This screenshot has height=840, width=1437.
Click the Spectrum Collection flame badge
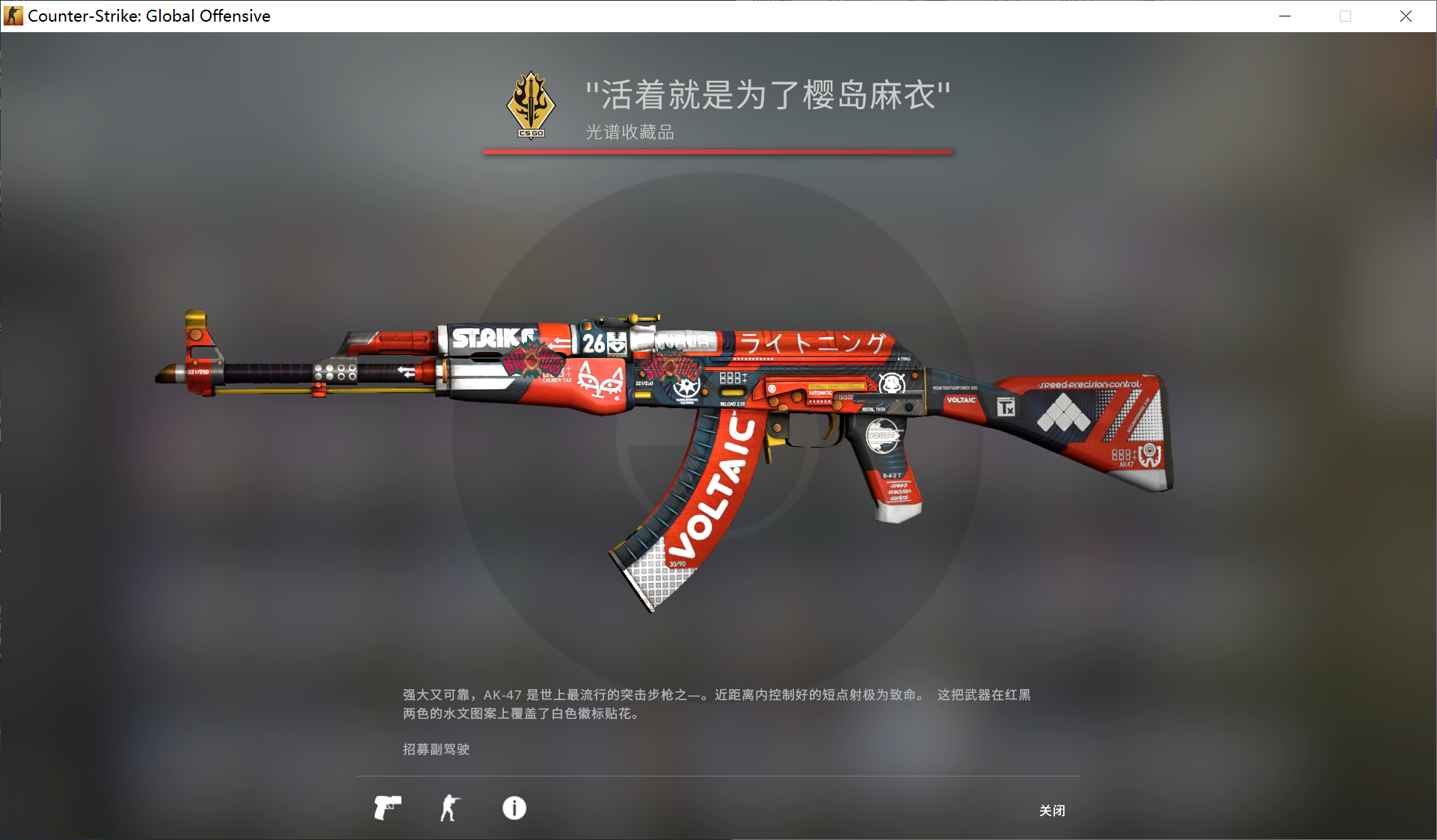tap(530, 105)
